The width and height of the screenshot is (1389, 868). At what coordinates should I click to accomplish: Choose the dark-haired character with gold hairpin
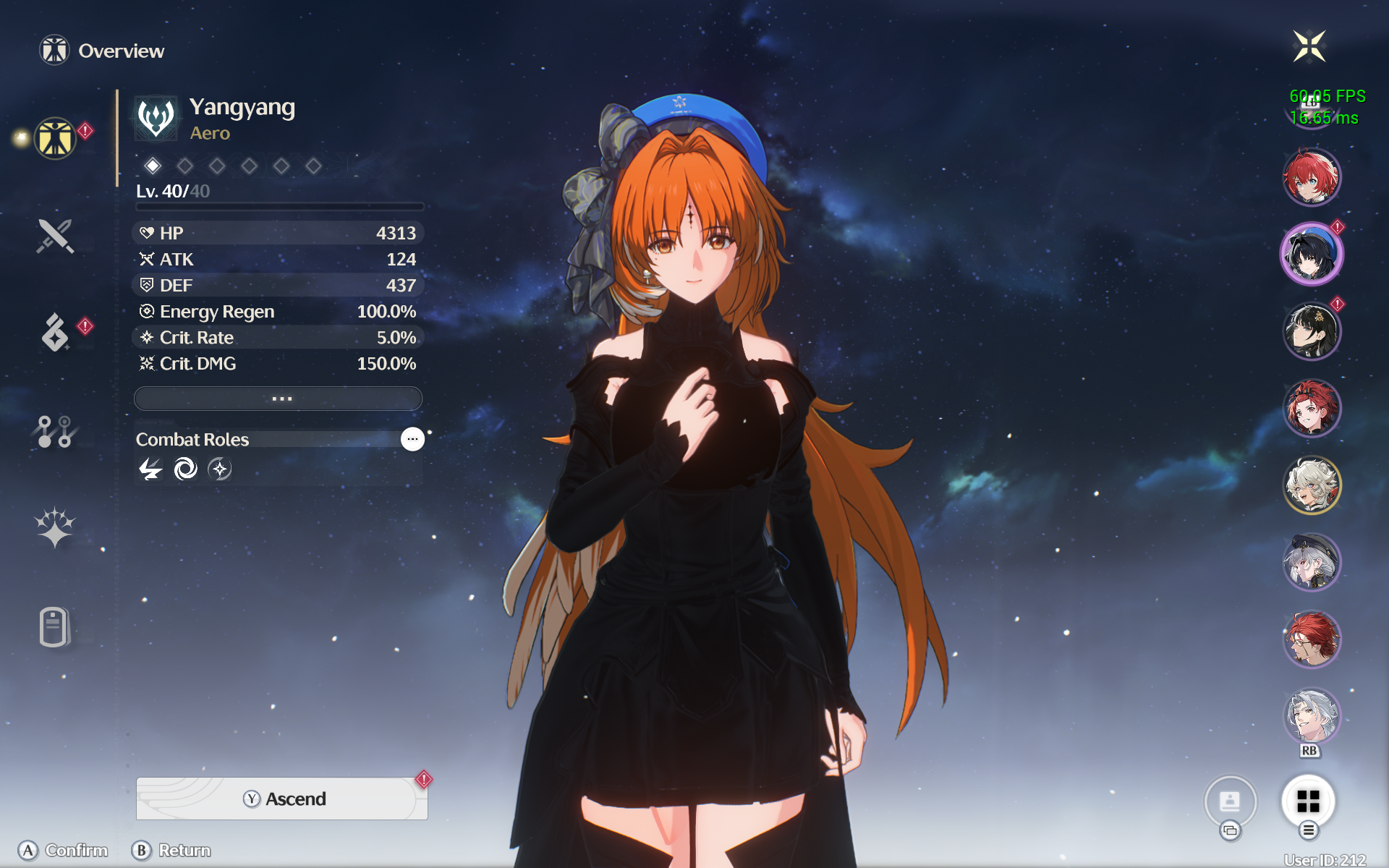tap(1312, 331)
